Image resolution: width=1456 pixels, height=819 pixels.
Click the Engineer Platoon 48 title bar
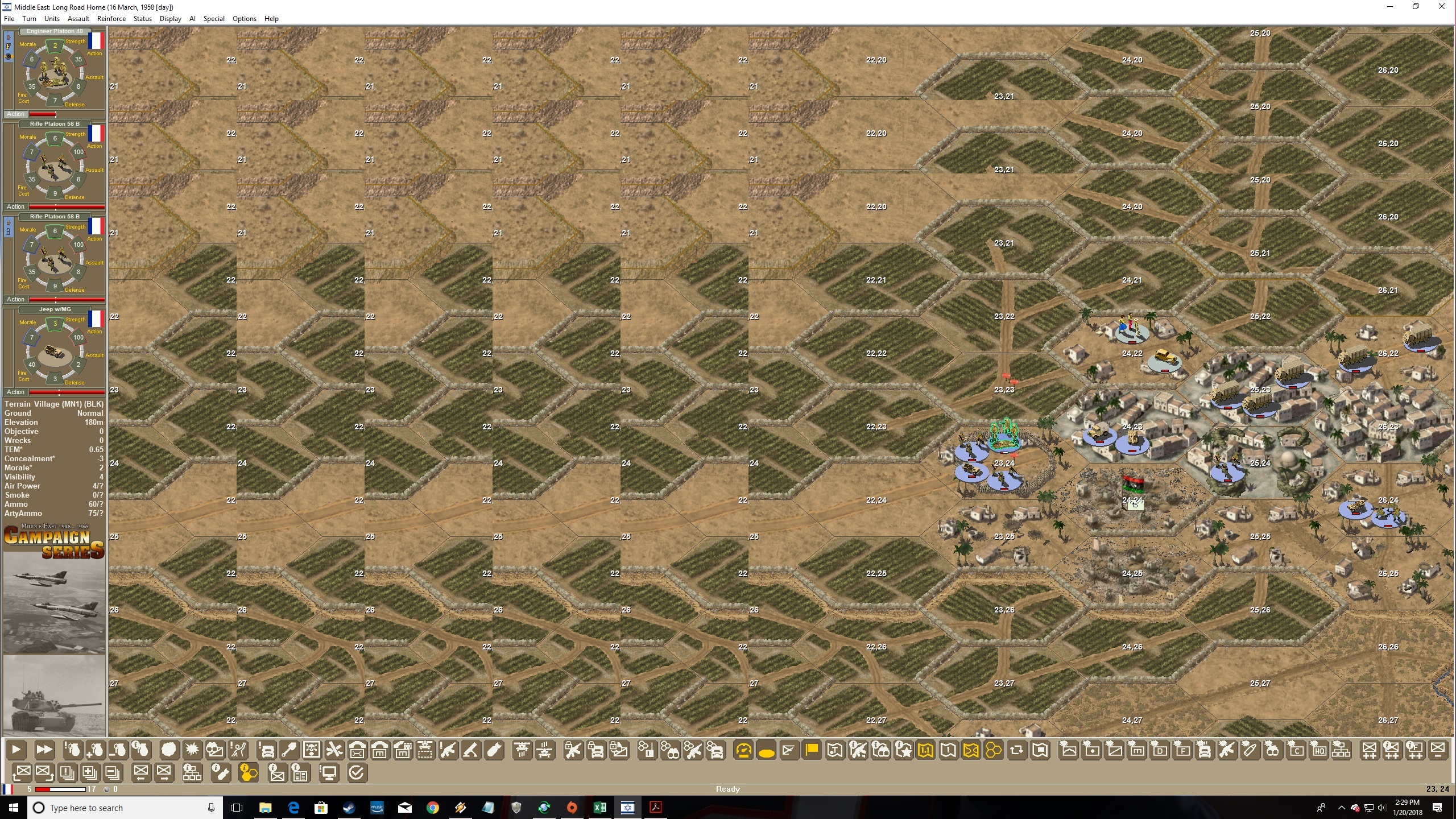(55, 31)
